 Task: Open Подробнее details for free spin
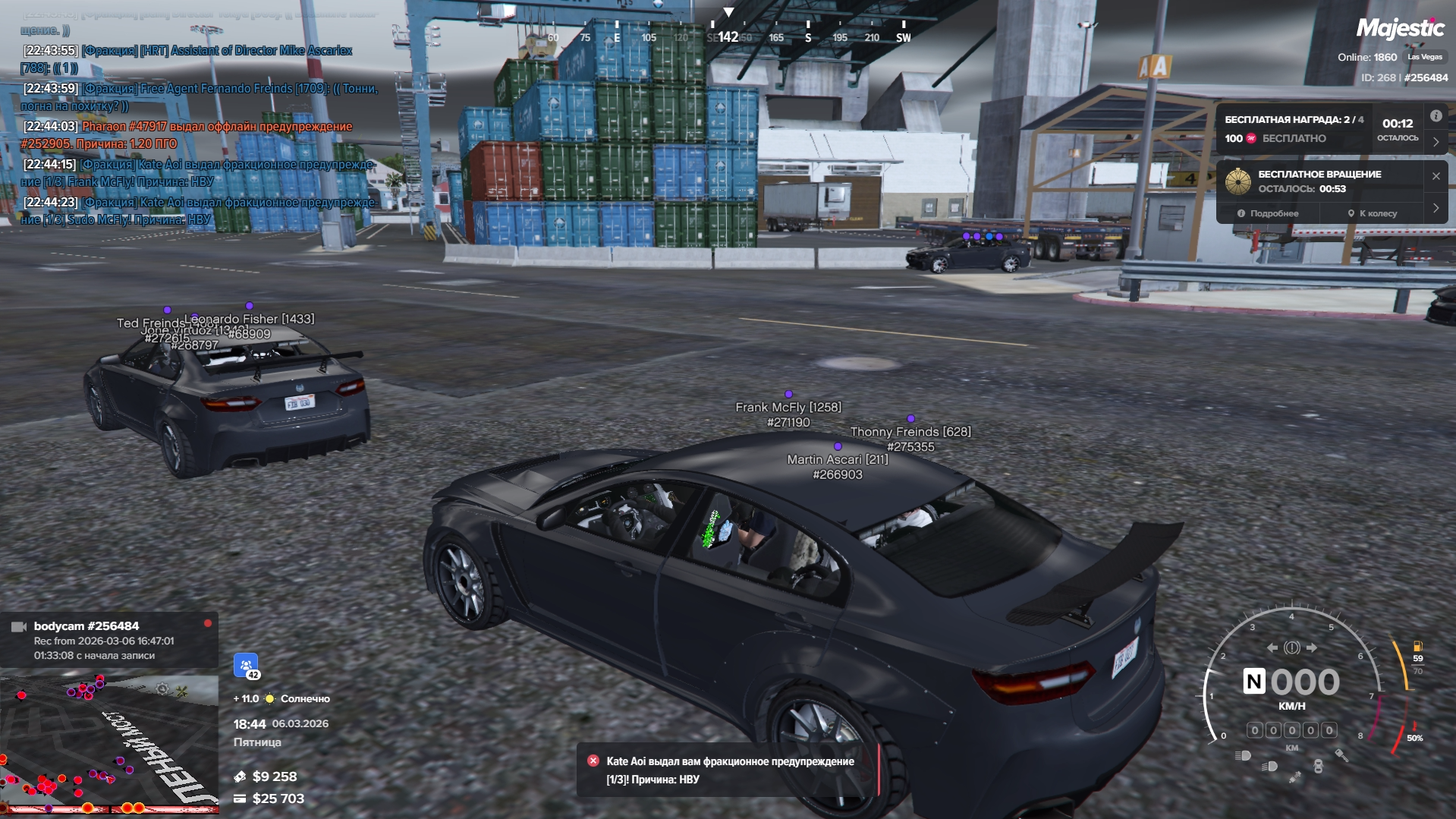point(1268,214)
